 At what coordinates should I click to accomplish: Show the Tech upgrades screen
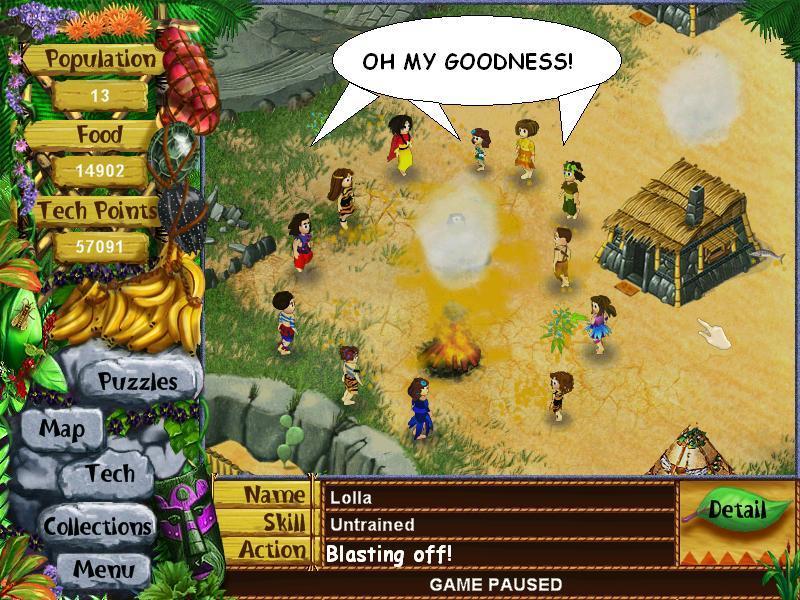pos(109,473)
